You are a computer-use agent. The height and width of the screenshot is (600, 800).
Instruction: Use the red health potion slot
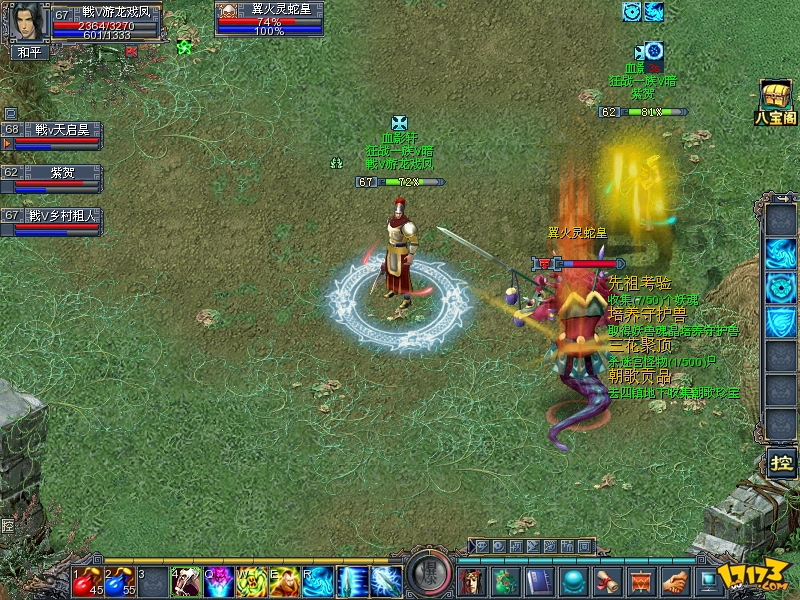pyautogui.click(x=87, y=581)
